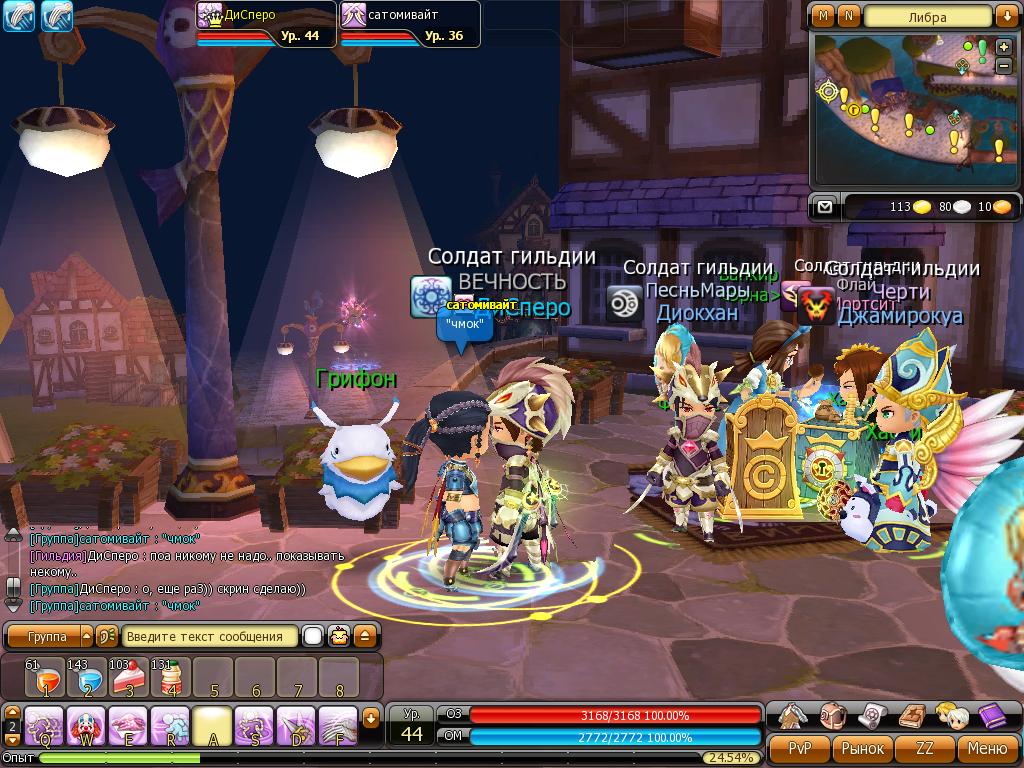The image size is (1024, 768).
Task: Click the ZZ button
Action: coord(925,748)
